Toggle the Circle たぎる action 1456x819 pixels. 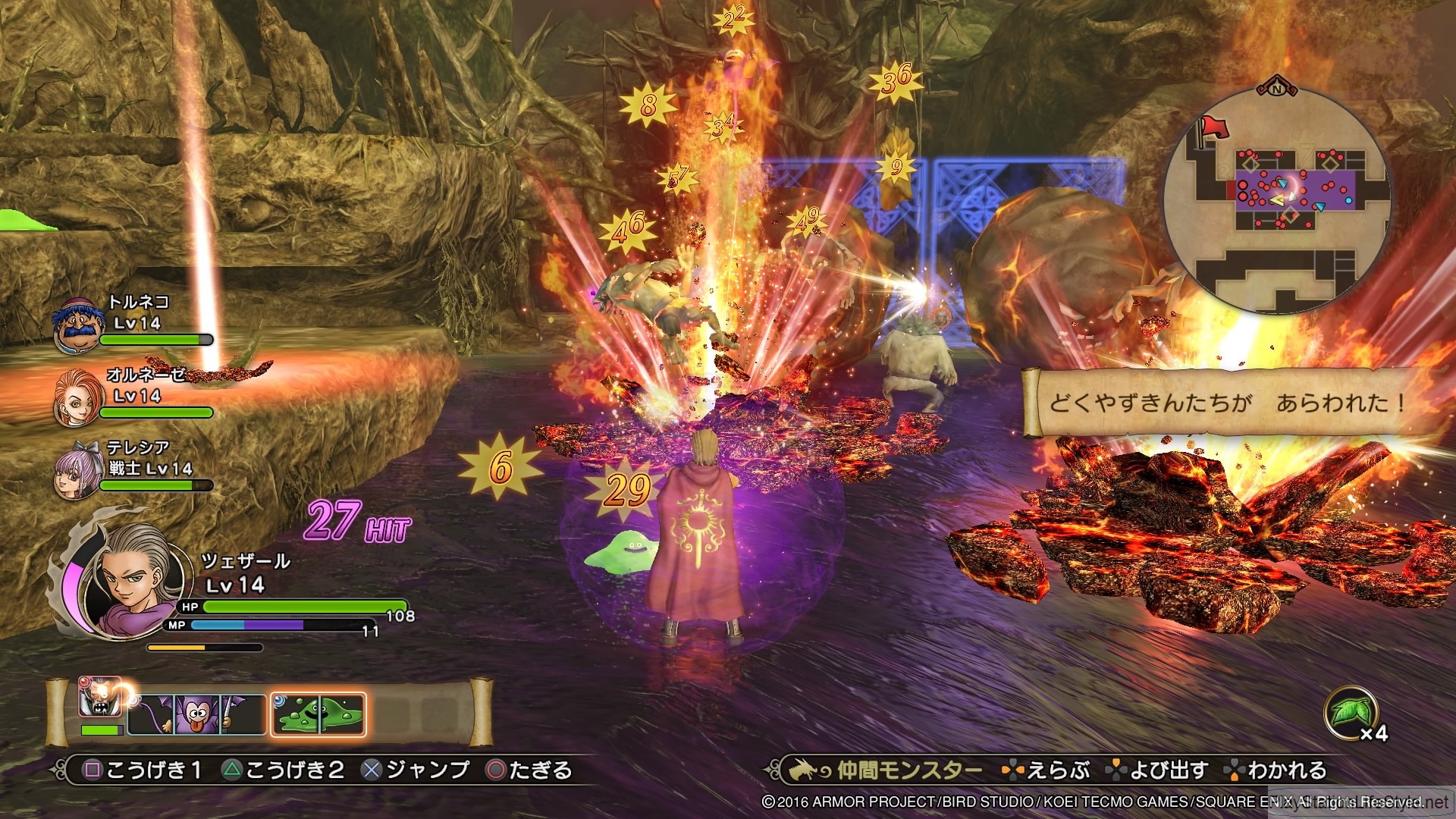coord(494,768)
